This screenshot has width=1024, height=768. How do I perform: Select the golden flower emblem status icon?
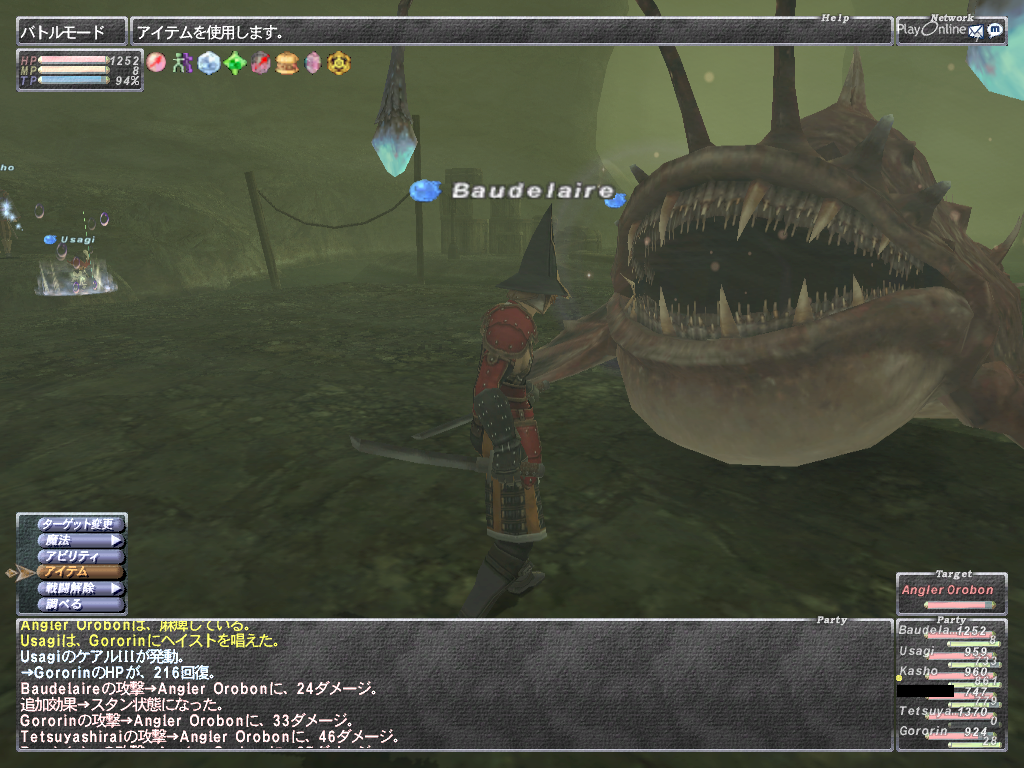coord(340,63)
